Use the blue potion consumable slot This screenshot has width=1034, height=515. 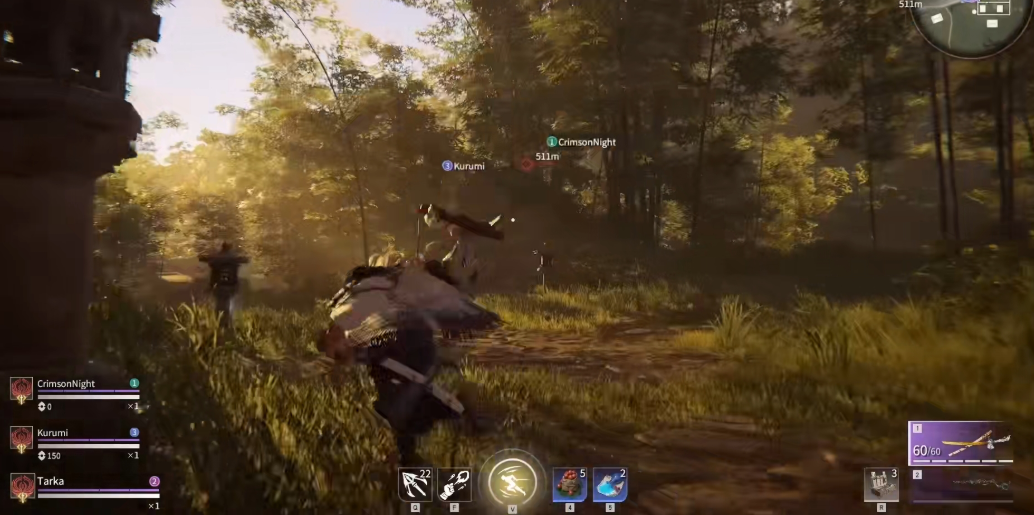(x=609, y=484)
